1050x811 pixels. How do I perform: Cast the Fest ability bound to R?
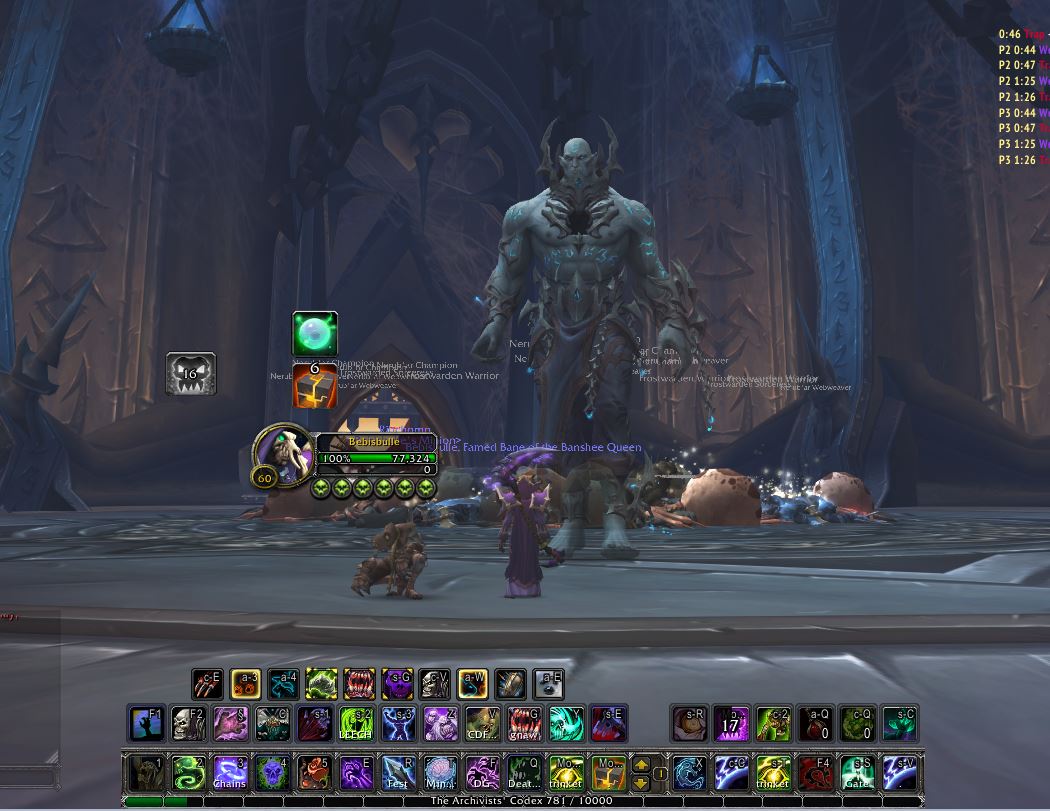click(x=398, y=771)
